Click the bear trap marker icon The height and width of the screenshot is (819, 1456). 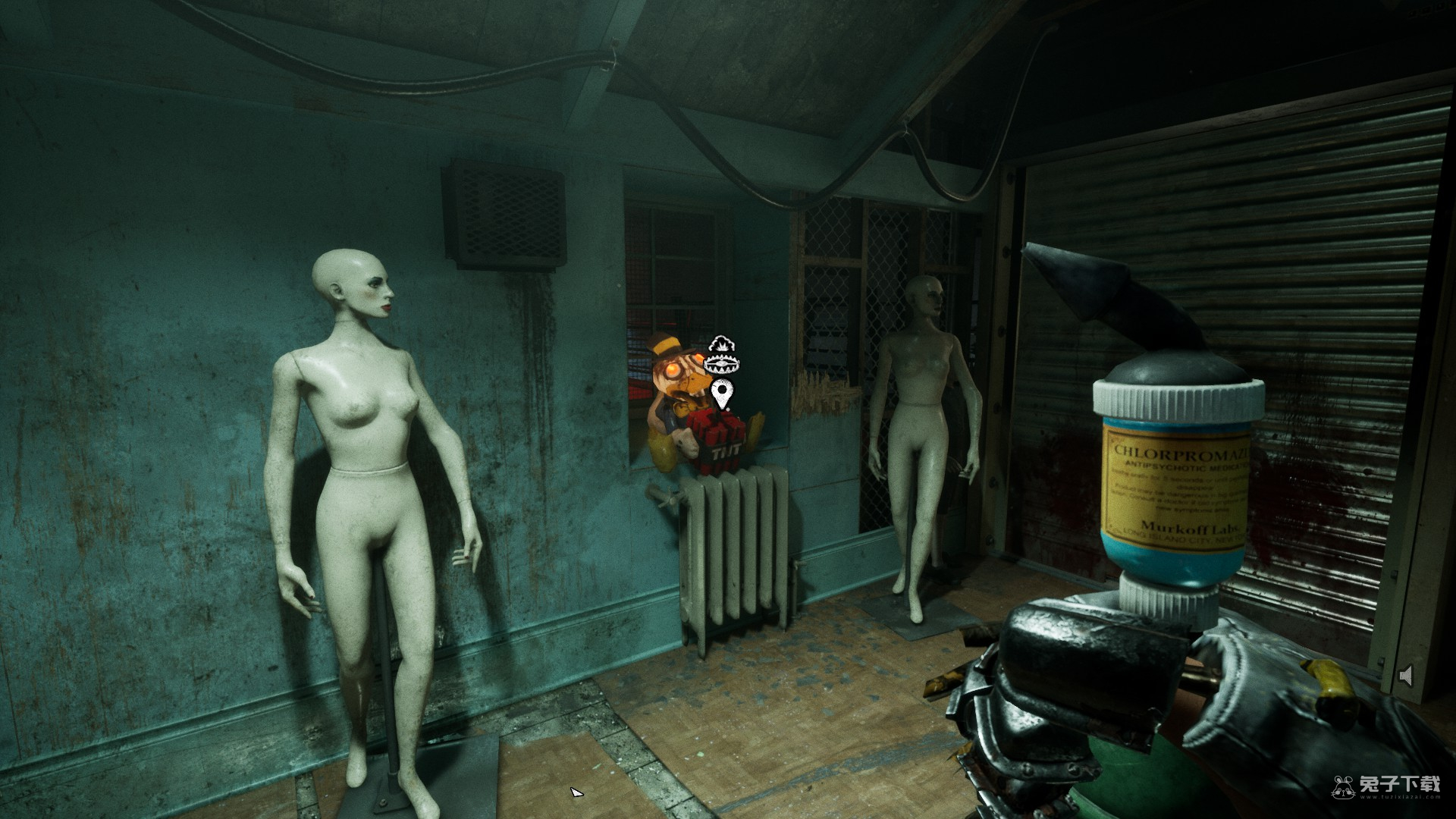tap(723, 365)
